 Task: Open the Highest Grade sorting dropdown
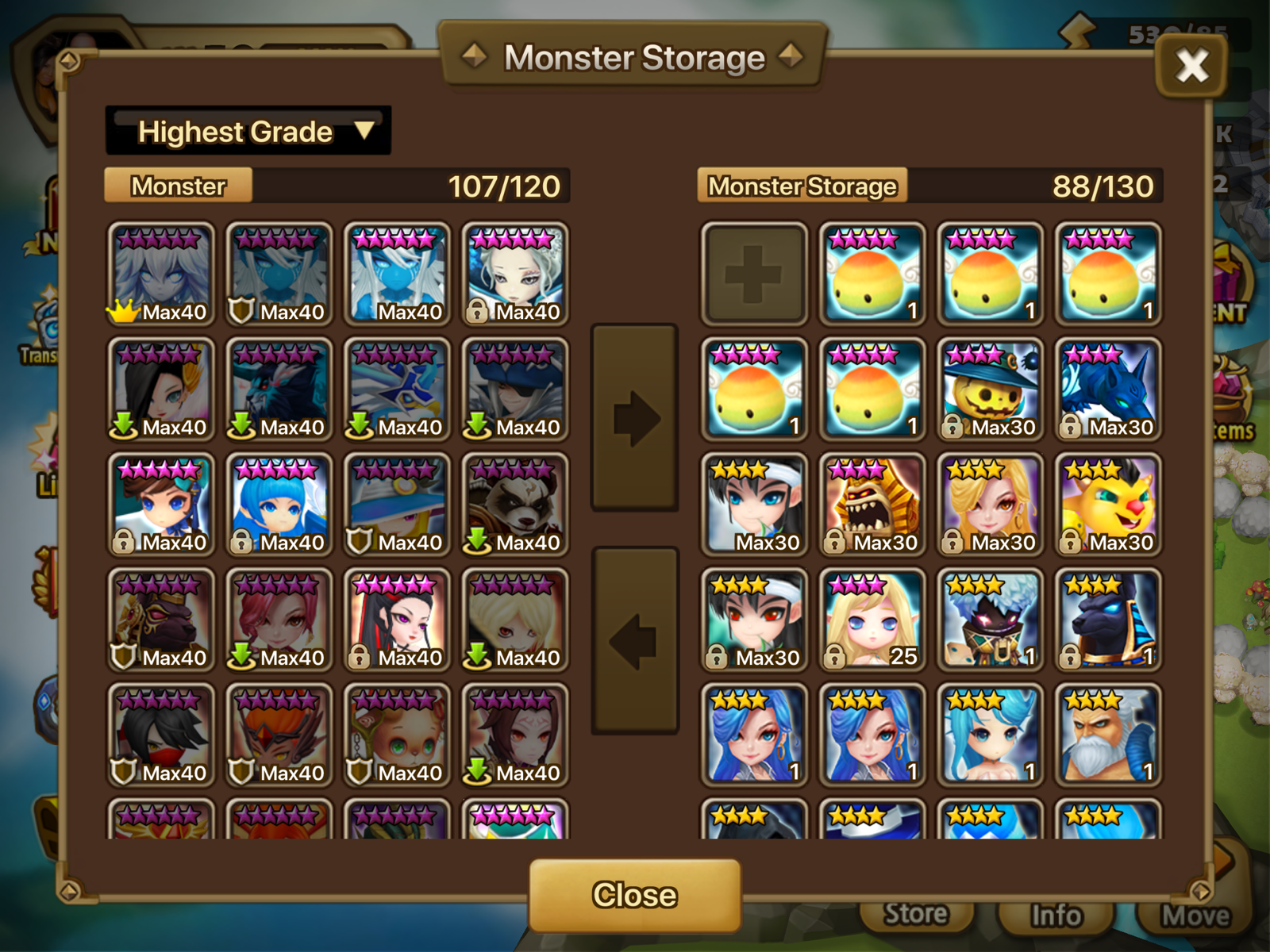click(248, 131)
